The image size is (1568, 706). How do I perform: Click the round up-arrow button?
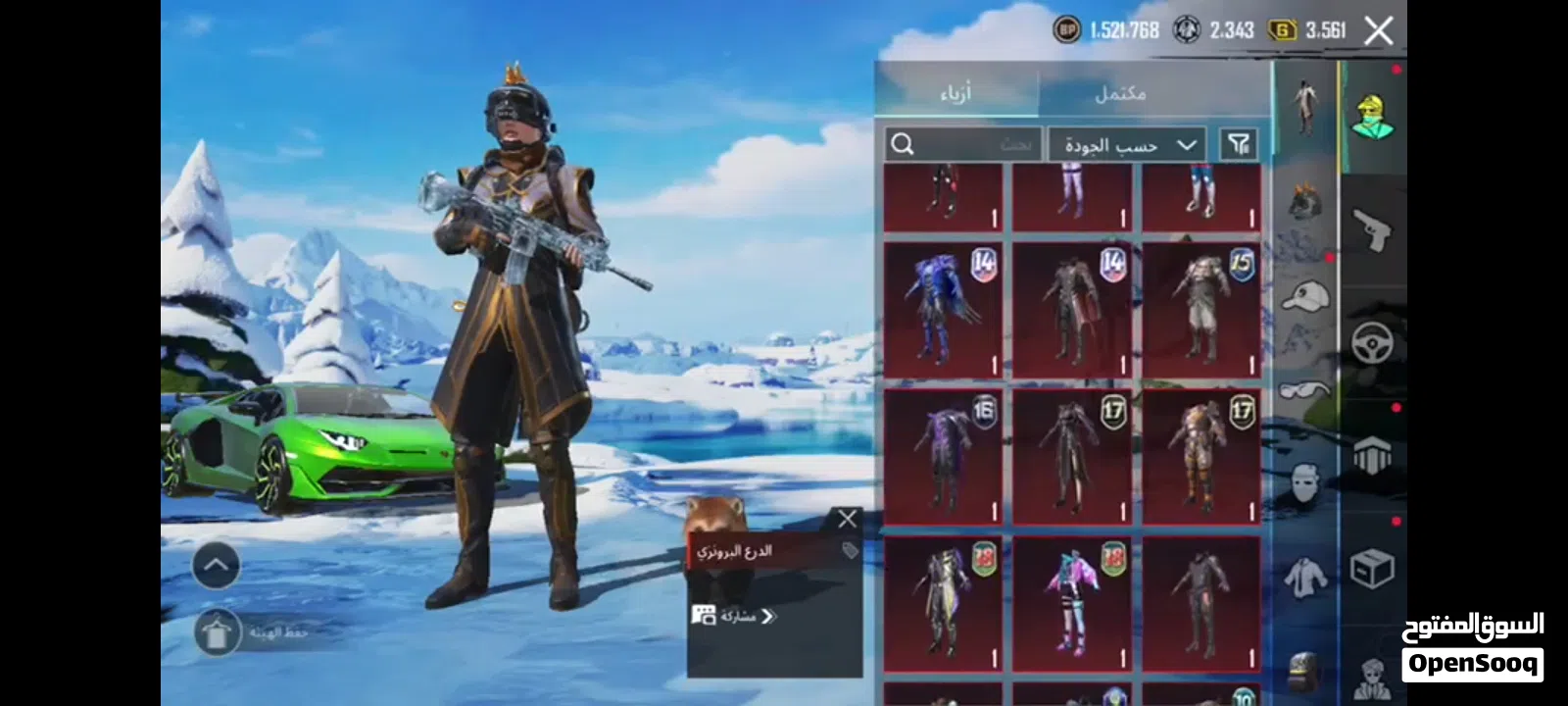(216, 566)
